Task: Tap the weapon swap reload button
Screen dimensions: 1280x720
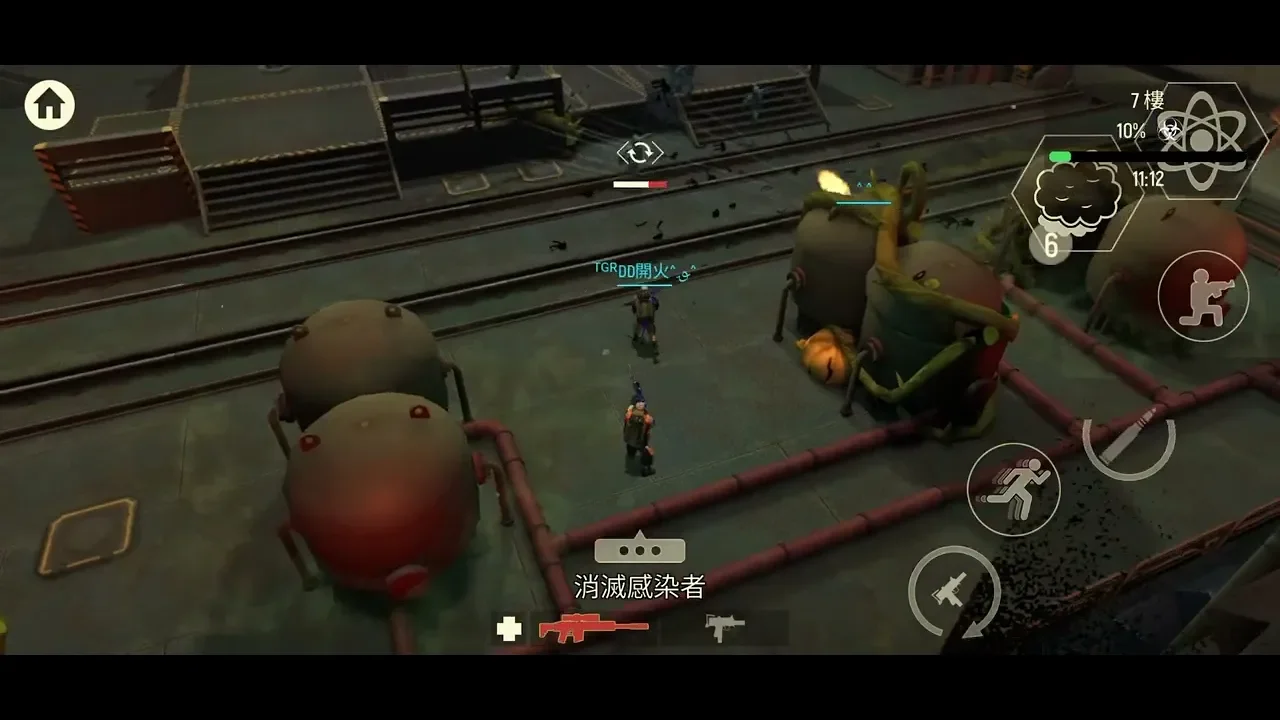Action: [954, 592]
